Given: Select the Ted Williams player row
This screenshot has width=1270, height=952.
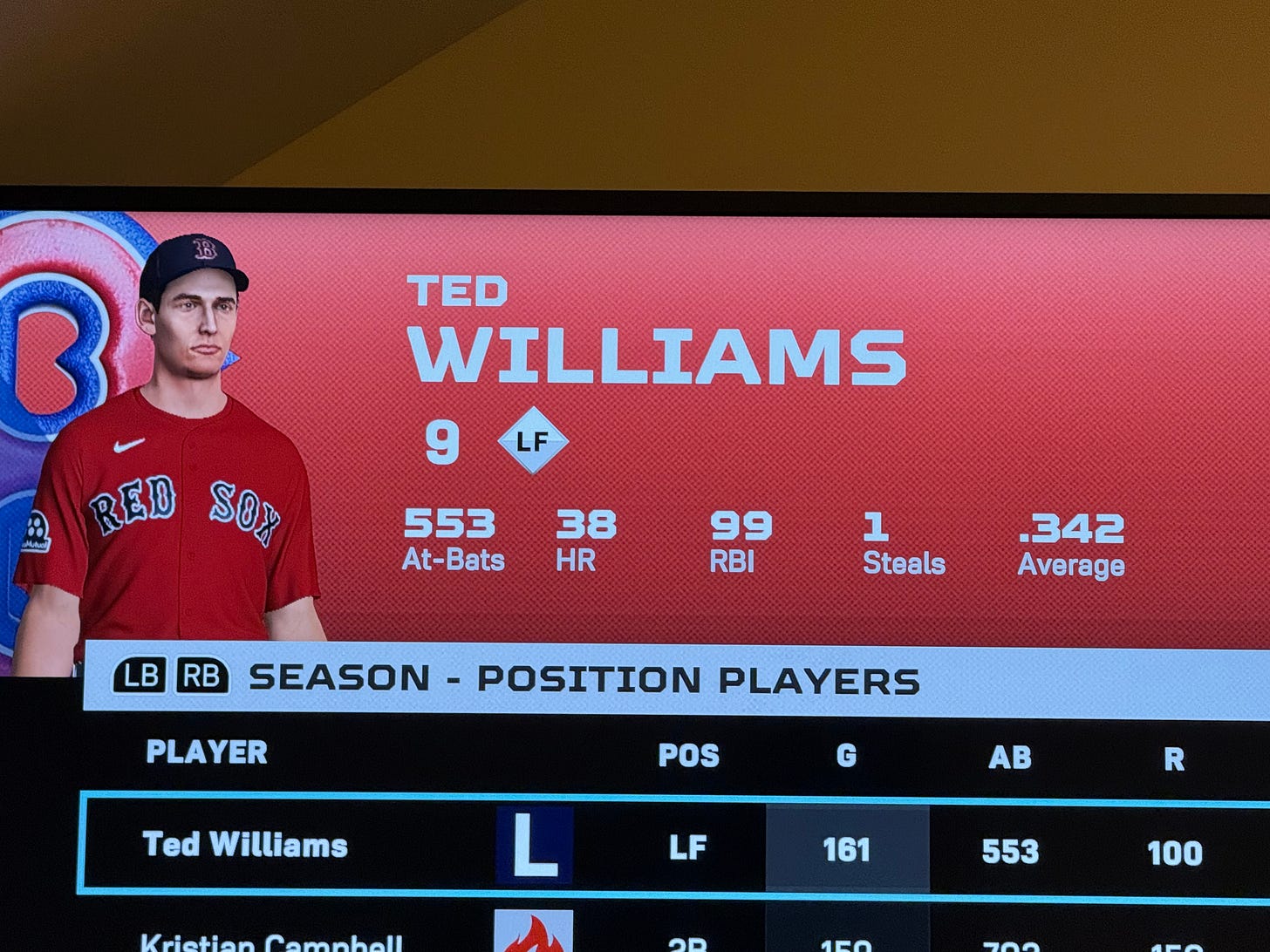Looking at the screenshot, I should tap(245, 845).
